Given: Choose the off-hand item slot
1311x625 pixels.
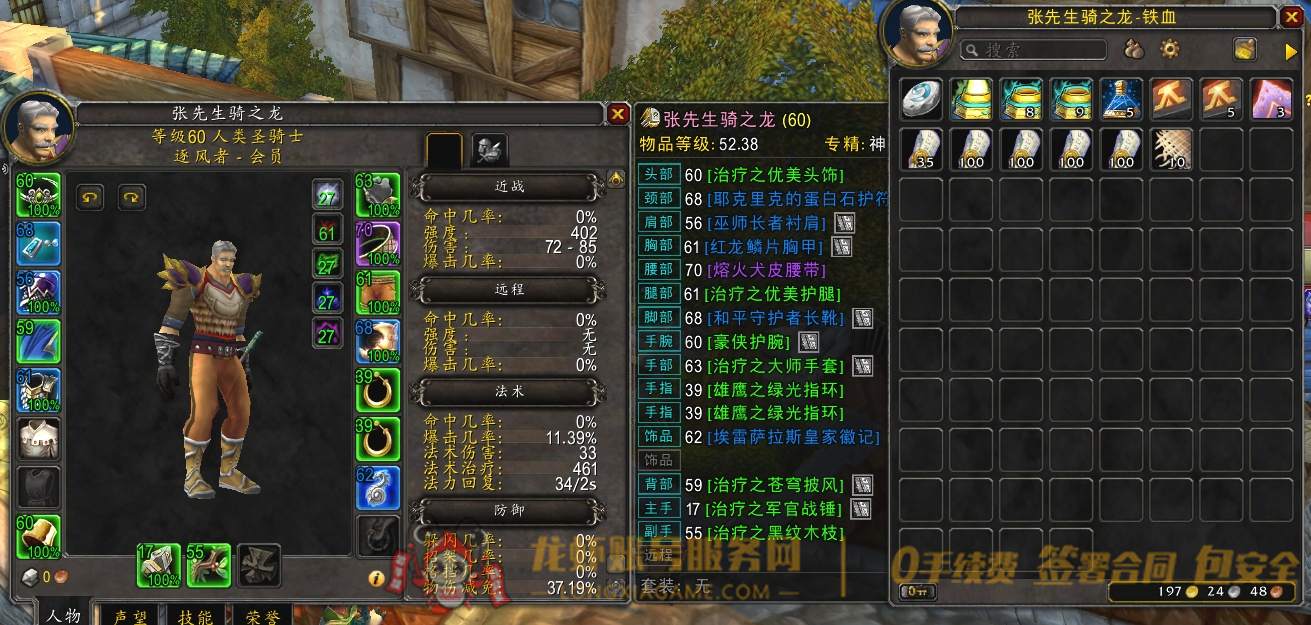Looking at the screenshot, I should (x=208, y=565).
